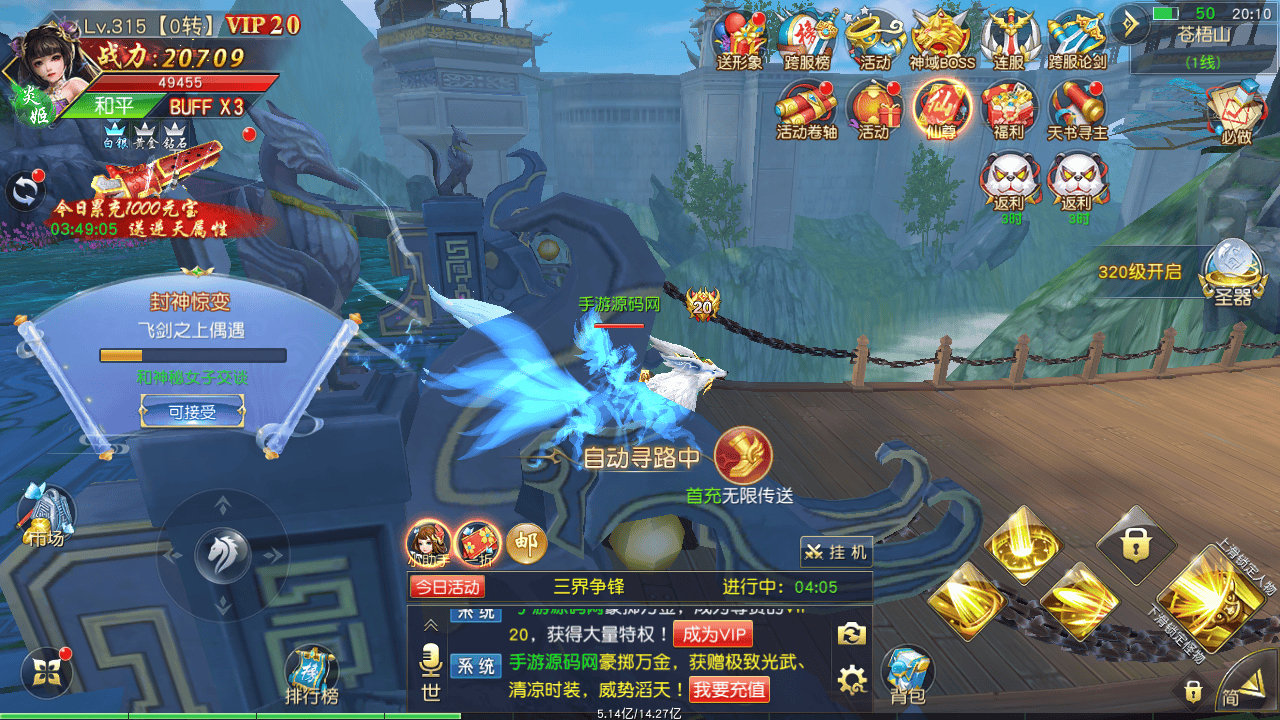Open chat settings gear icon
Viewport: 1280px width, 720px height.
click(851, 681)
